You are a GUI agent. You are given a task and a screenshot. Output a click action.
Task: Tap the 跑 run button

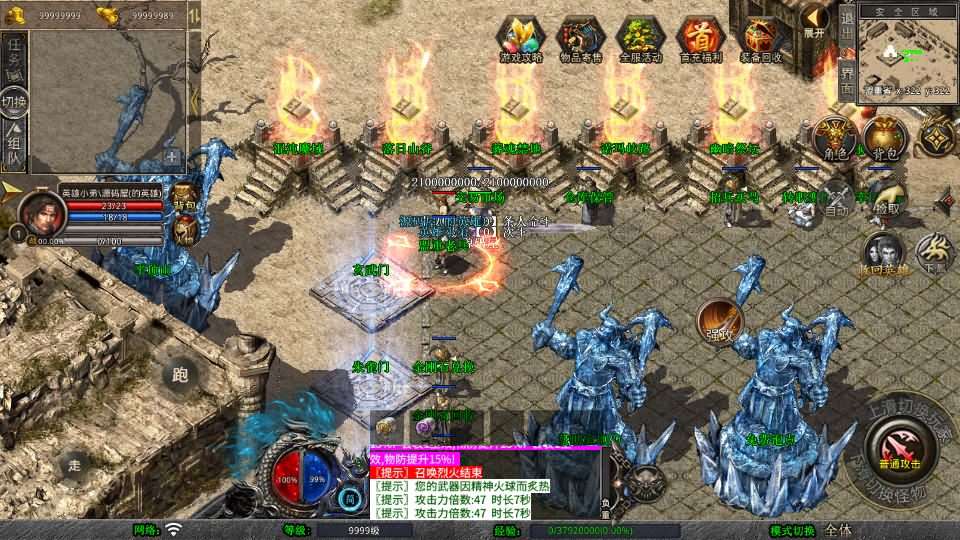click(x=180, y=376)
